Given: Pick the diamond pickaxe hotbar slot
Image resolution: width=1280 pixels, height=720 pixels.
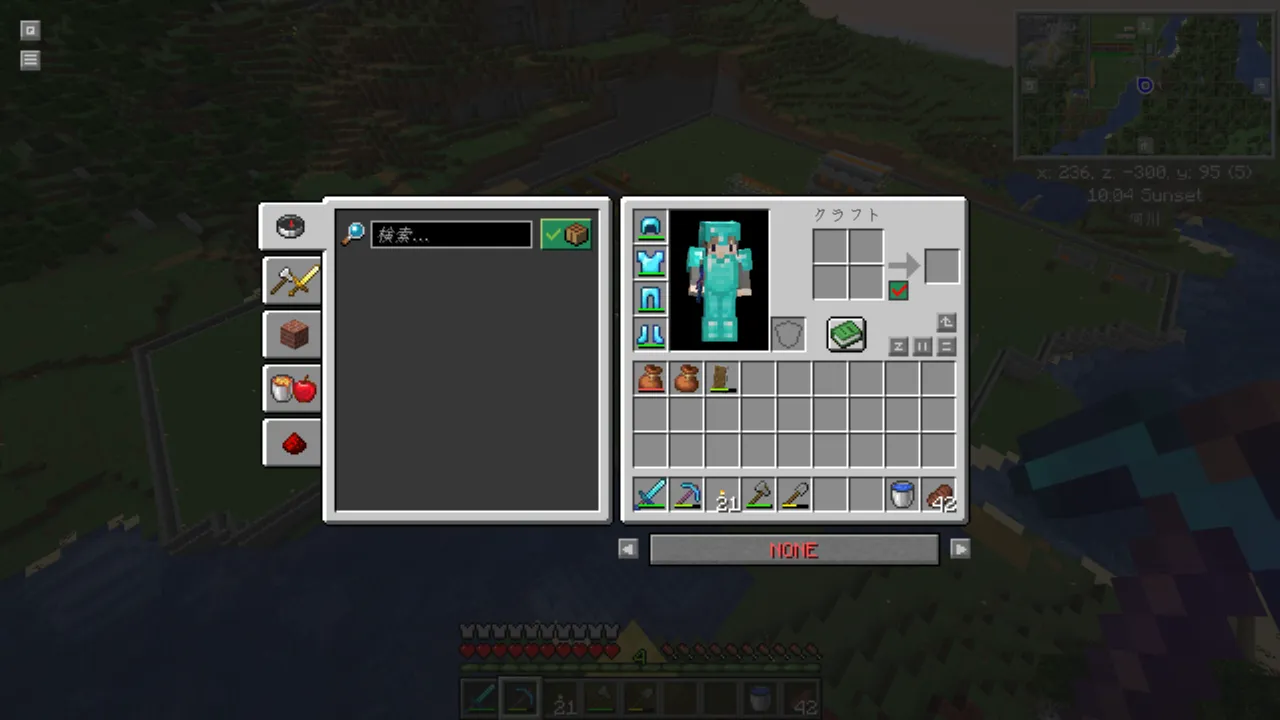Looking at the screenshot, I should (x=687, y=494).
